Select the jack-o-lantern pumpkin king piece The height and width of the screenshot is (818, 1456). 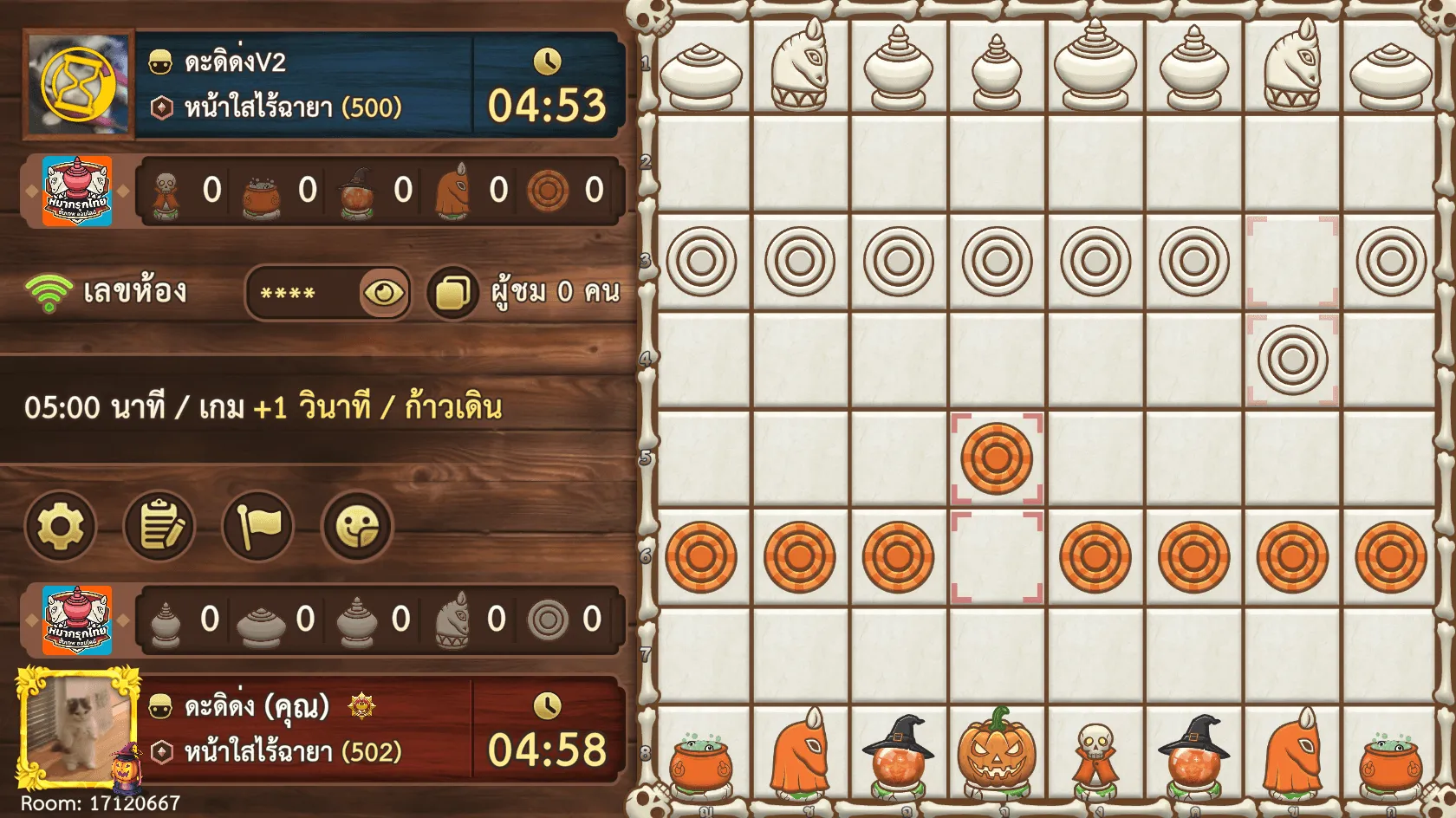tap(996, 752)
